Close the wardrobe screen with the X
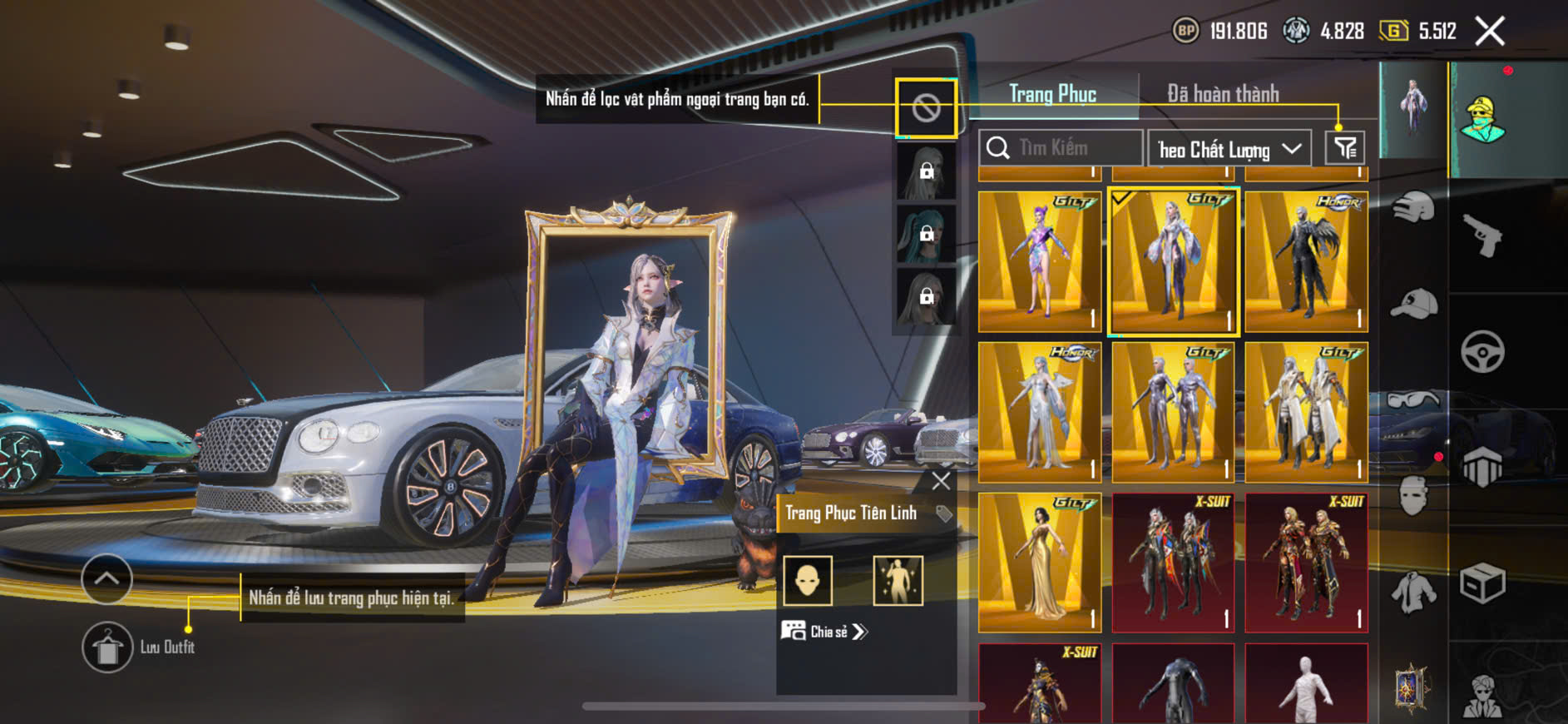The image size is (1568, 724). click(x=1489, y=32)
